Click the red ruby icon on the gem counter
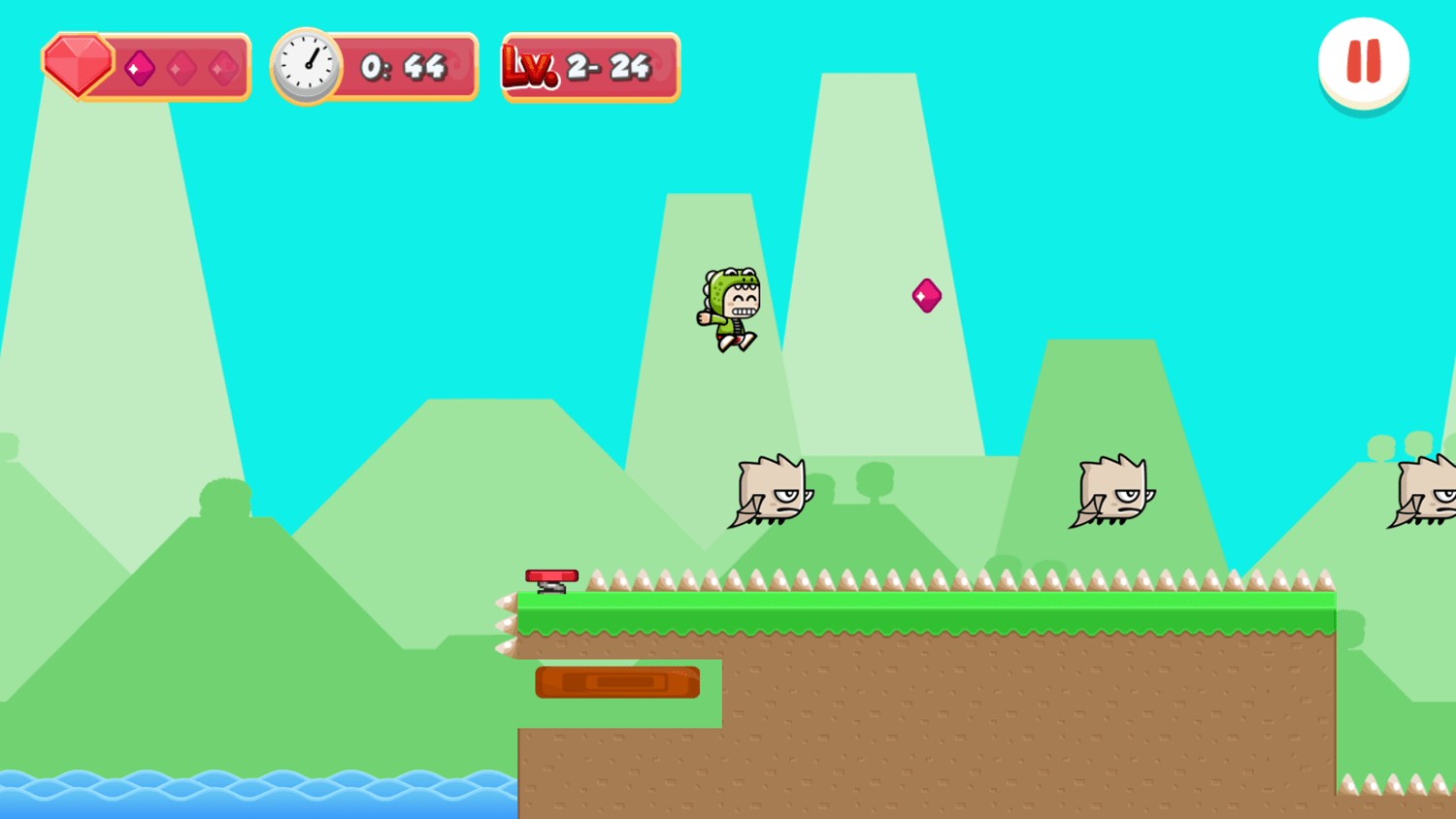The height and width of the screenshot is (819, 1456). (78, 65)
